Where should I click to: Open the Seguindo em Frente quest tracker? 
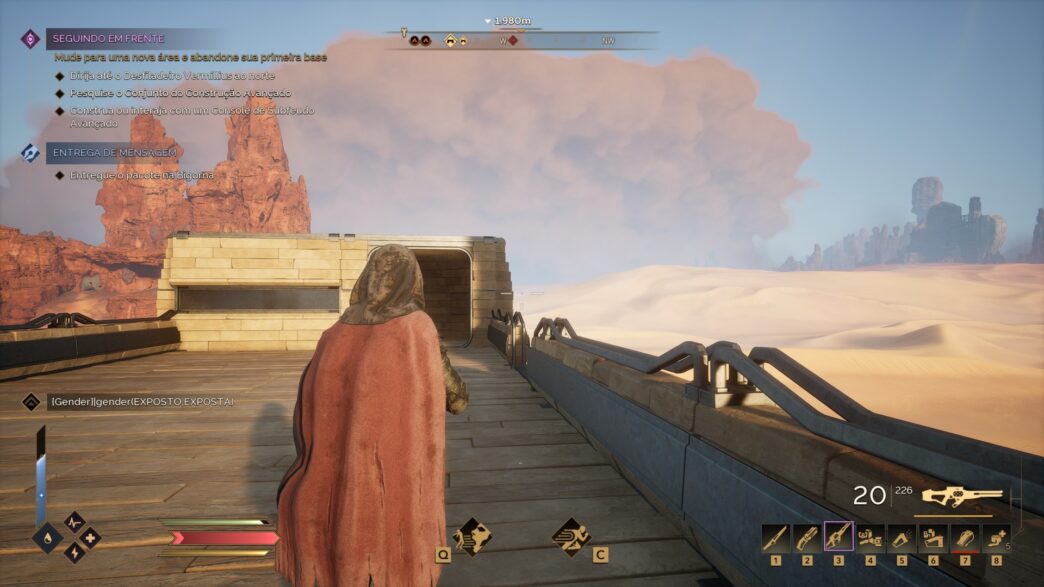[105, 39]
